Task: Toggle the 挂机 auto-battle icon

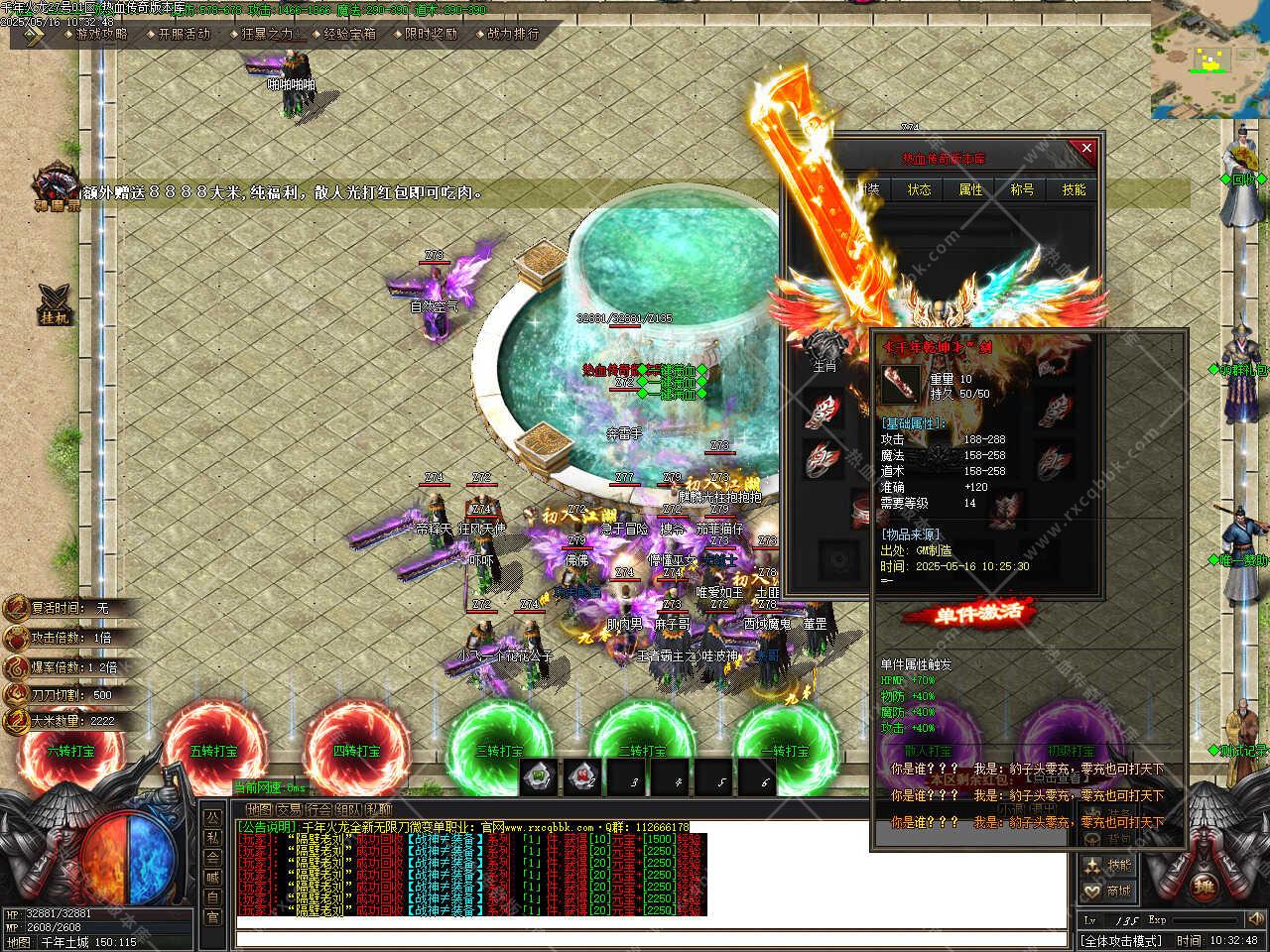Action: click(54, 301)
